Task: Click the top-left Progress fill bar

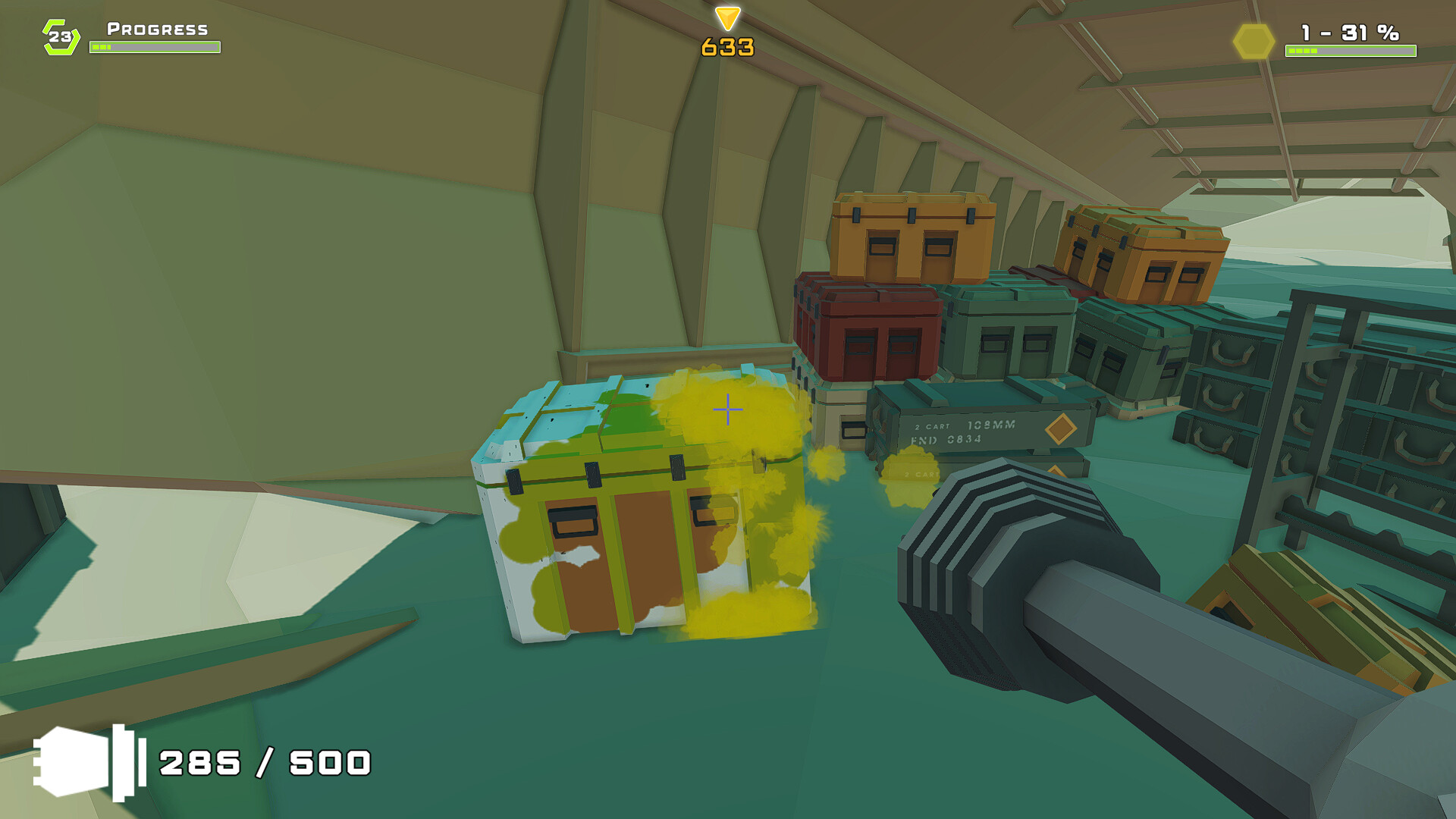Action: tap(155, 46)
